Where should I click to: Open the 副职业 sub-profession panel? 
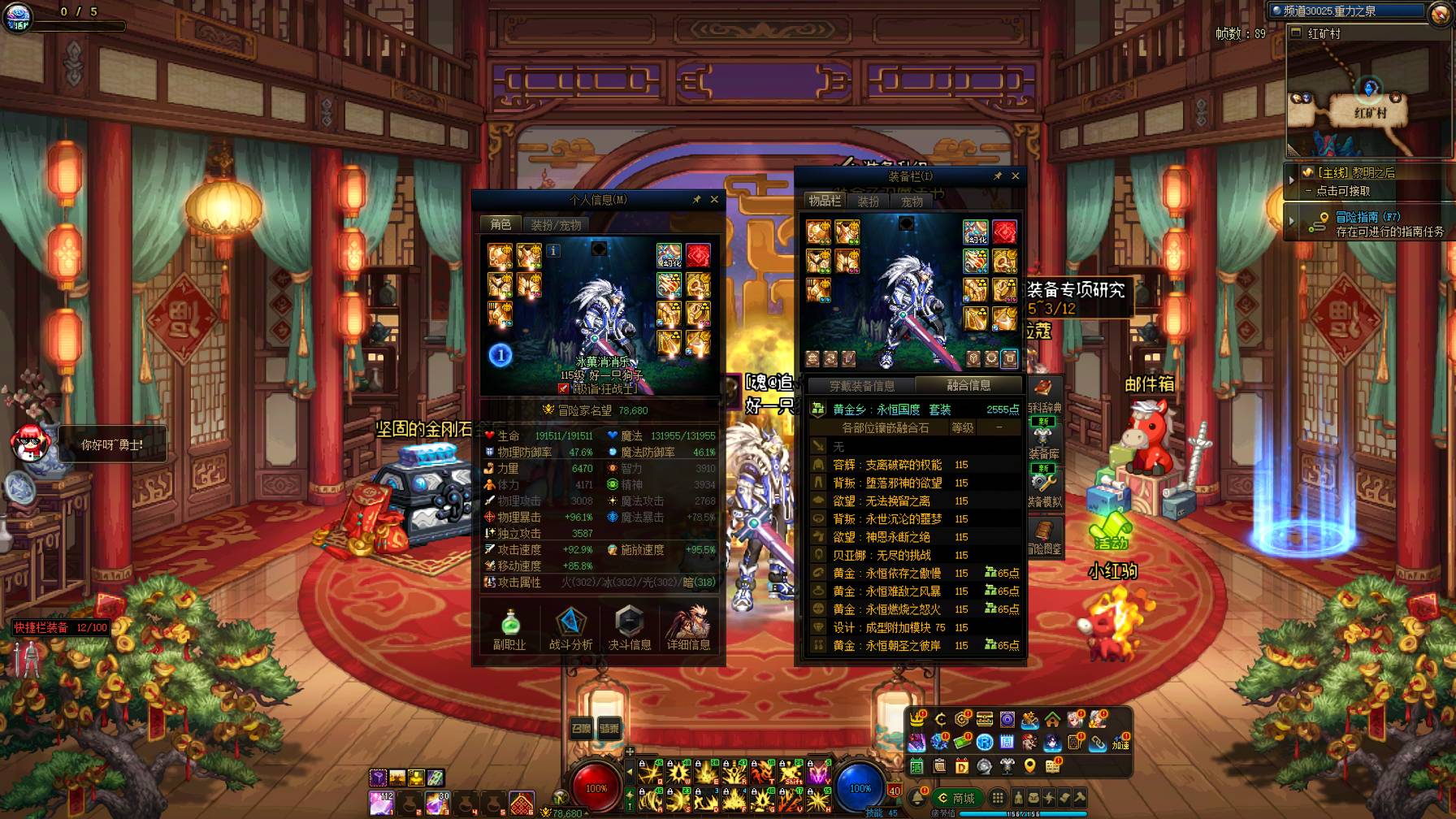tap(509, 629)
